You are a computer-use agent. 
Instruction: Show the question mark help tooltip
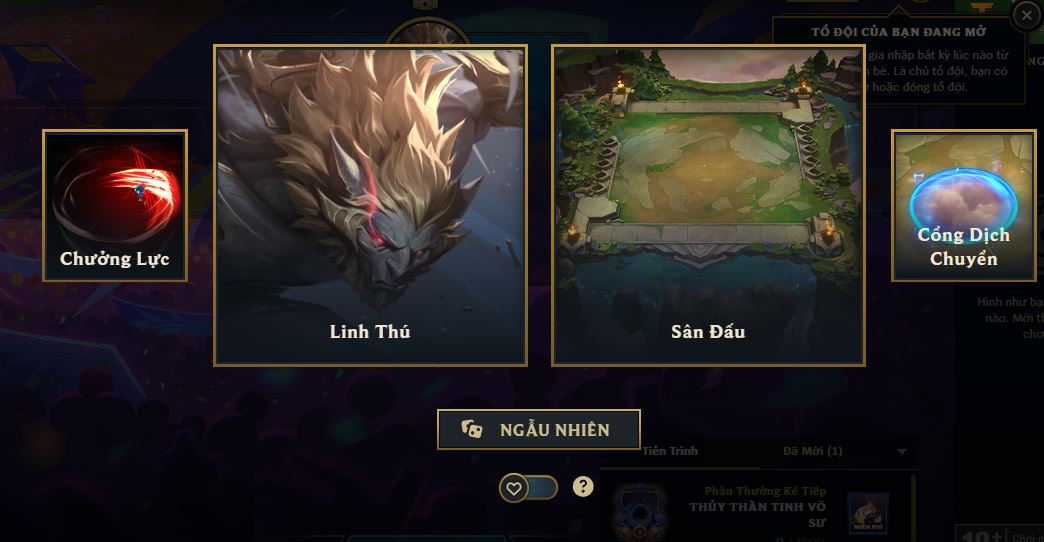tap(583, 487)
